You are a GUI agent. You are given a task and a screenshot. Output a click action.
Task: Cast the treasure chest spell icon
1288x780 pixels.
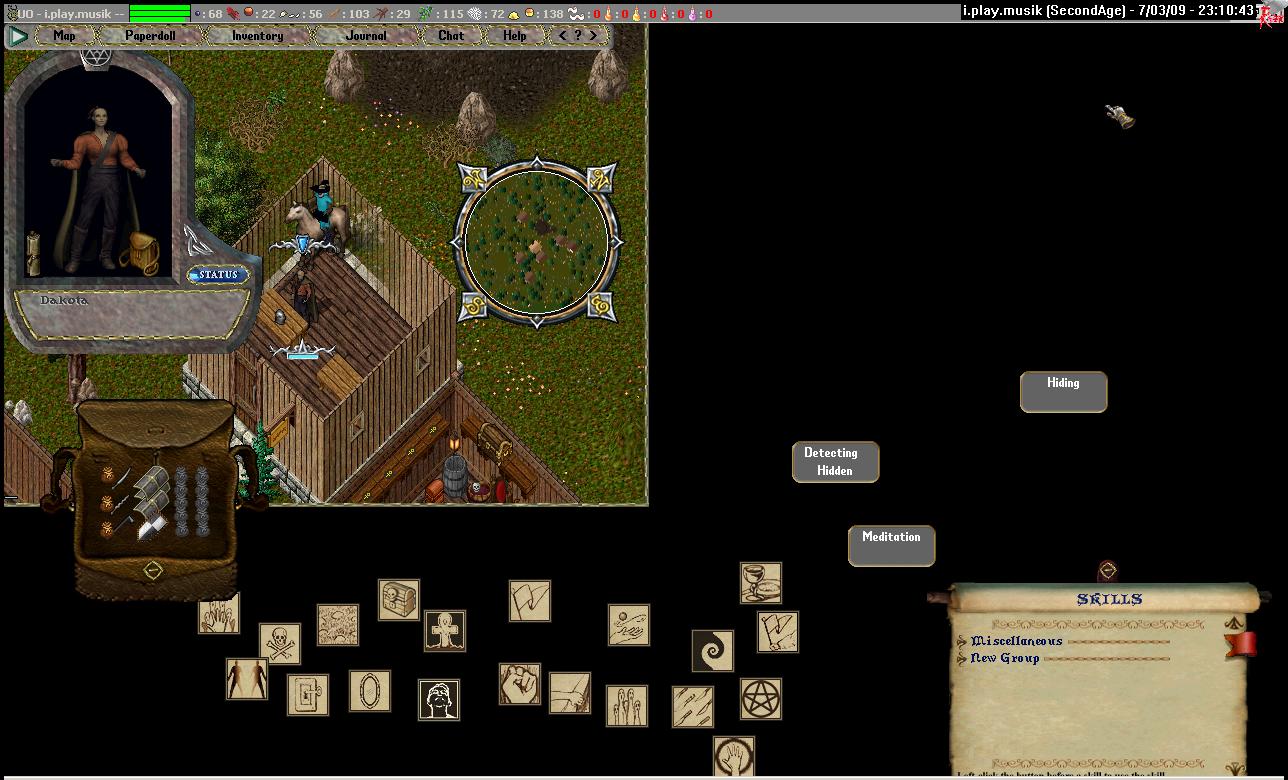coord(398,600)
